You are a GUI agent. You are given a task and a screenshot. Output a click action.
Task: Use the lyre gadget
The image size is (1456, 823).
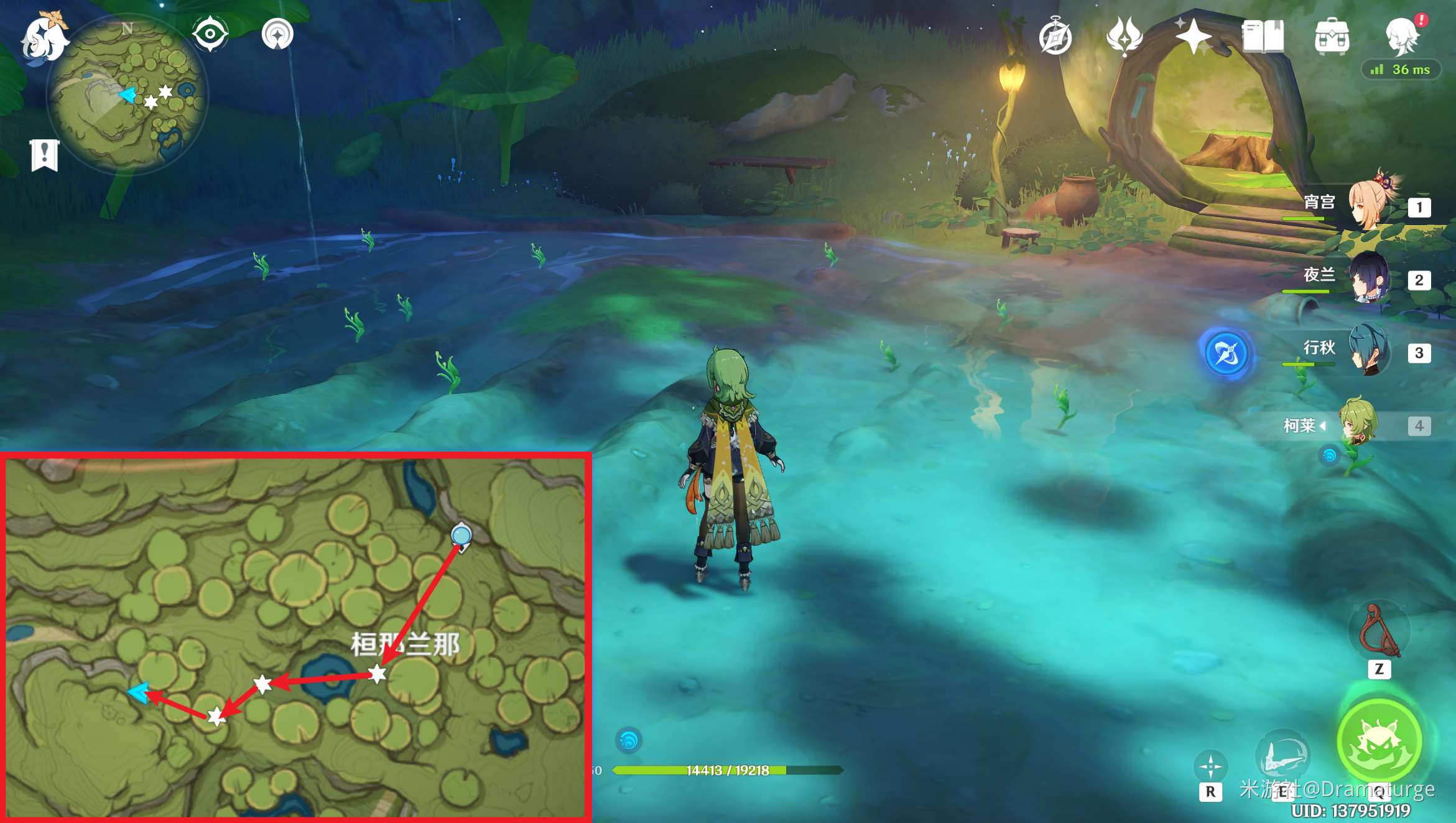[1379, 631]
